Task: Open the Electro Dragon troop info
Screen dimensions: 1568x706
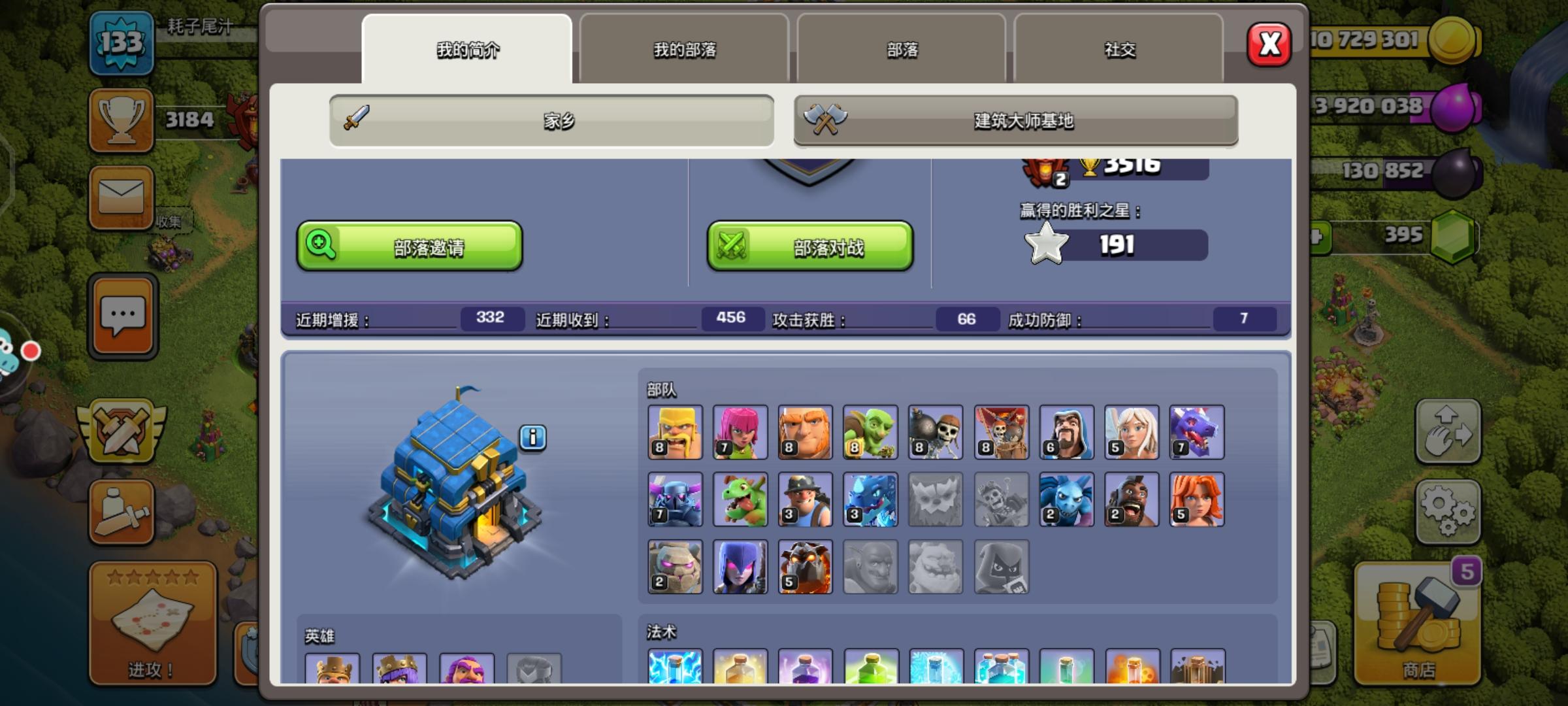Action: point(871,499)
